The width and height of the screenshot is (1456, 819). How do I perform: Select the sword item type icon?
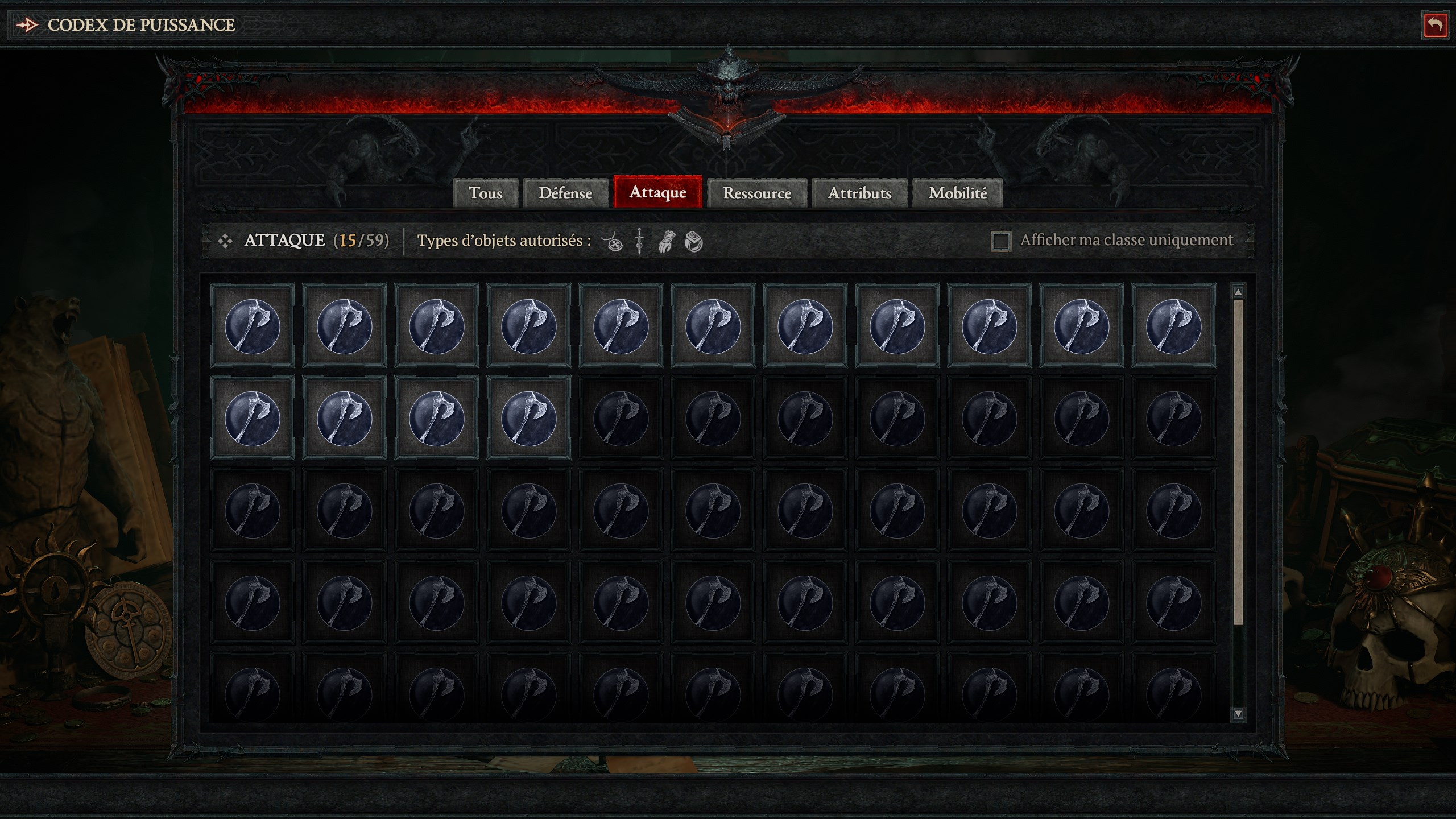(638, 243)
